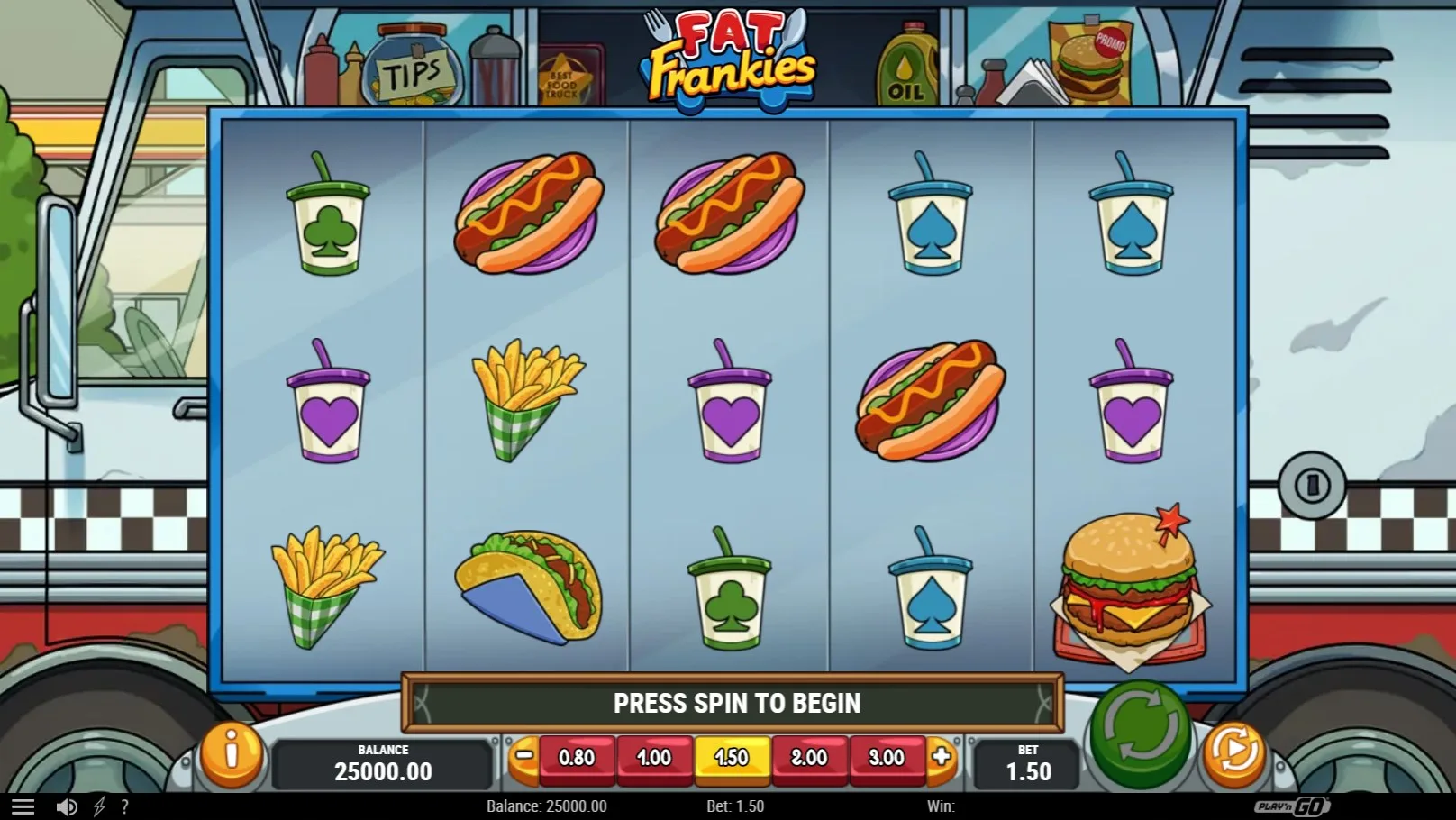Choose the 1.00 bet value

point(654,758)
